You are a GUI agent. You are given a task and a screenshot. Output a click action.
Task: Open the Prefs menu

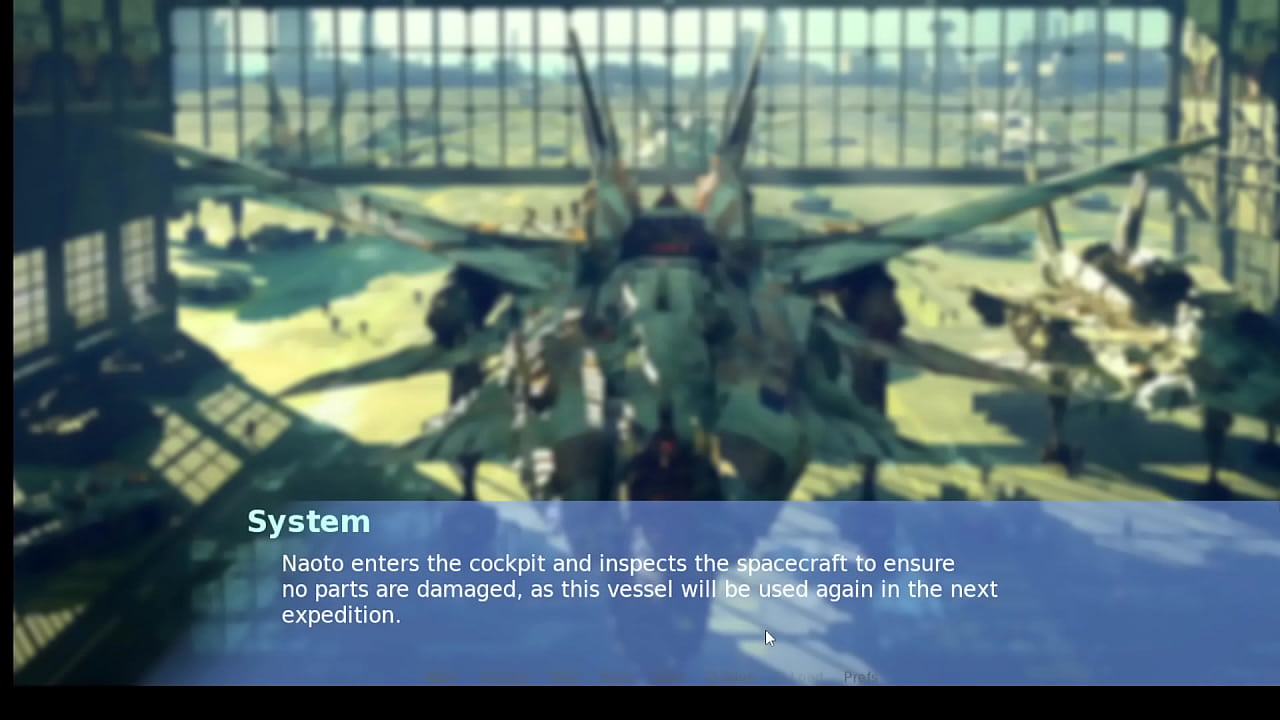pyautogui.click(x=860, y=677)
